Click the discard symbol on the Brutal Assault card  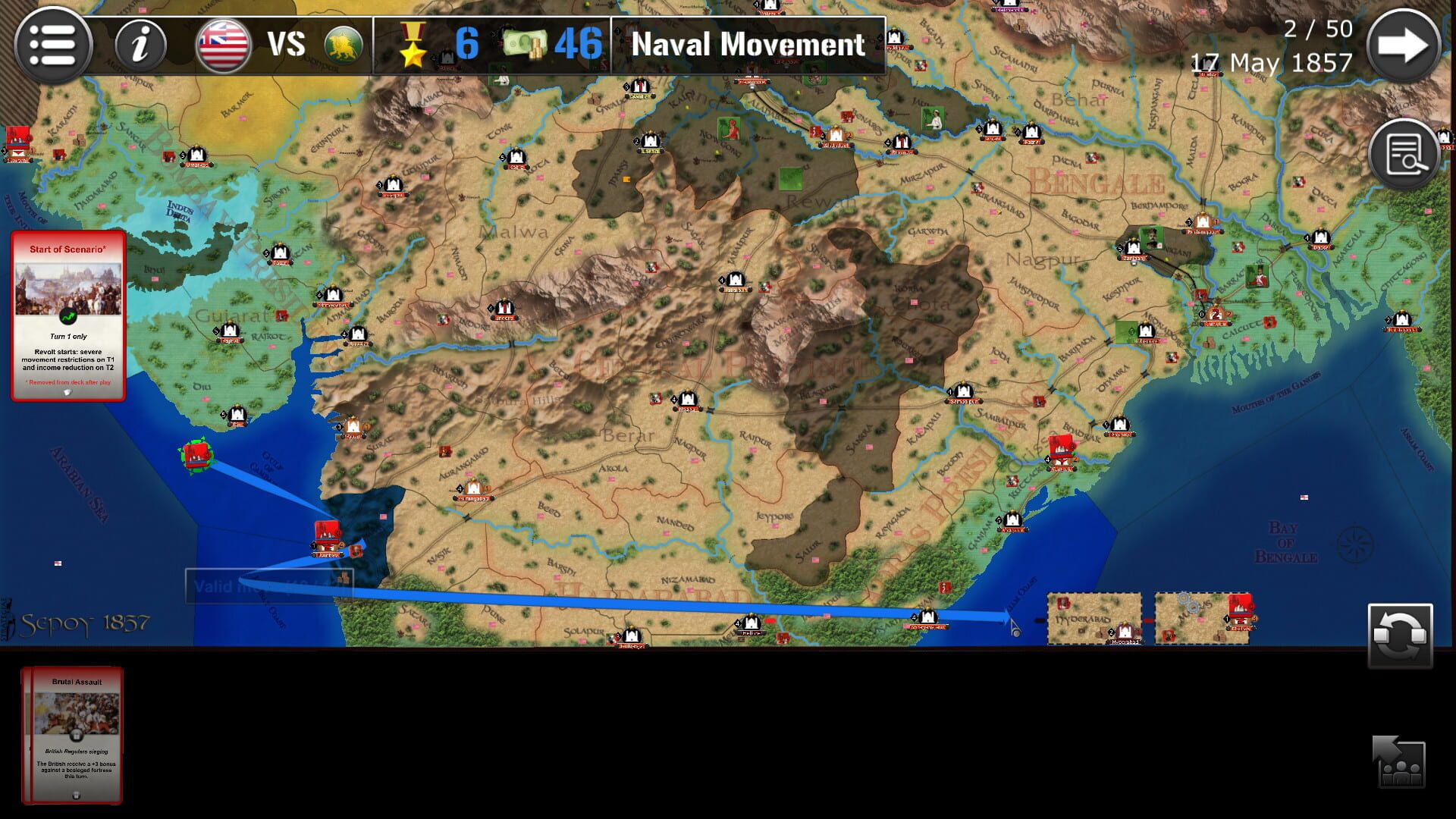(x=77, y=795)
